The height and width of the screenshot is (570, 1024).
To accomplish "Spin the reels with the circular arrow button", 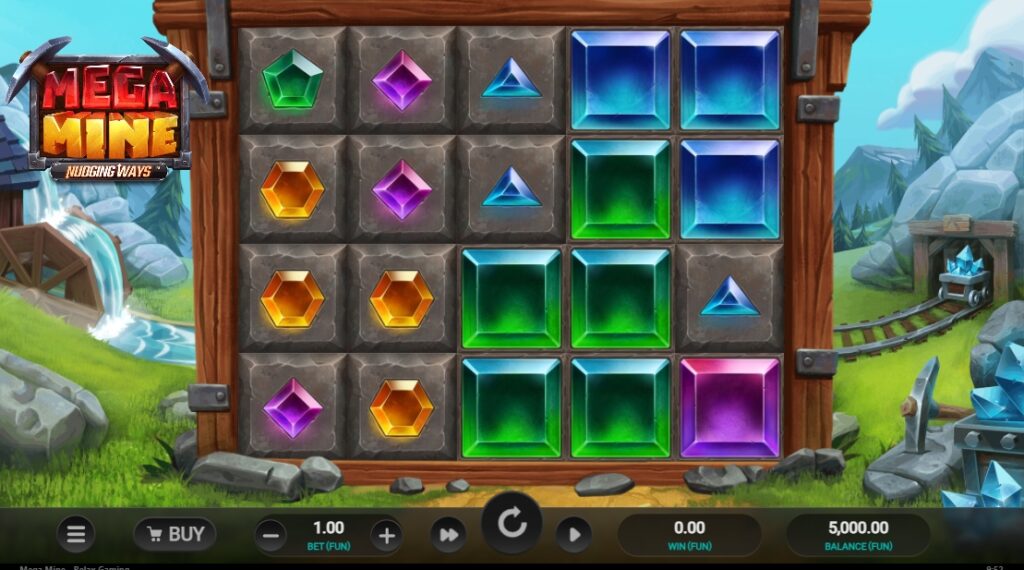I will point(512,524).
